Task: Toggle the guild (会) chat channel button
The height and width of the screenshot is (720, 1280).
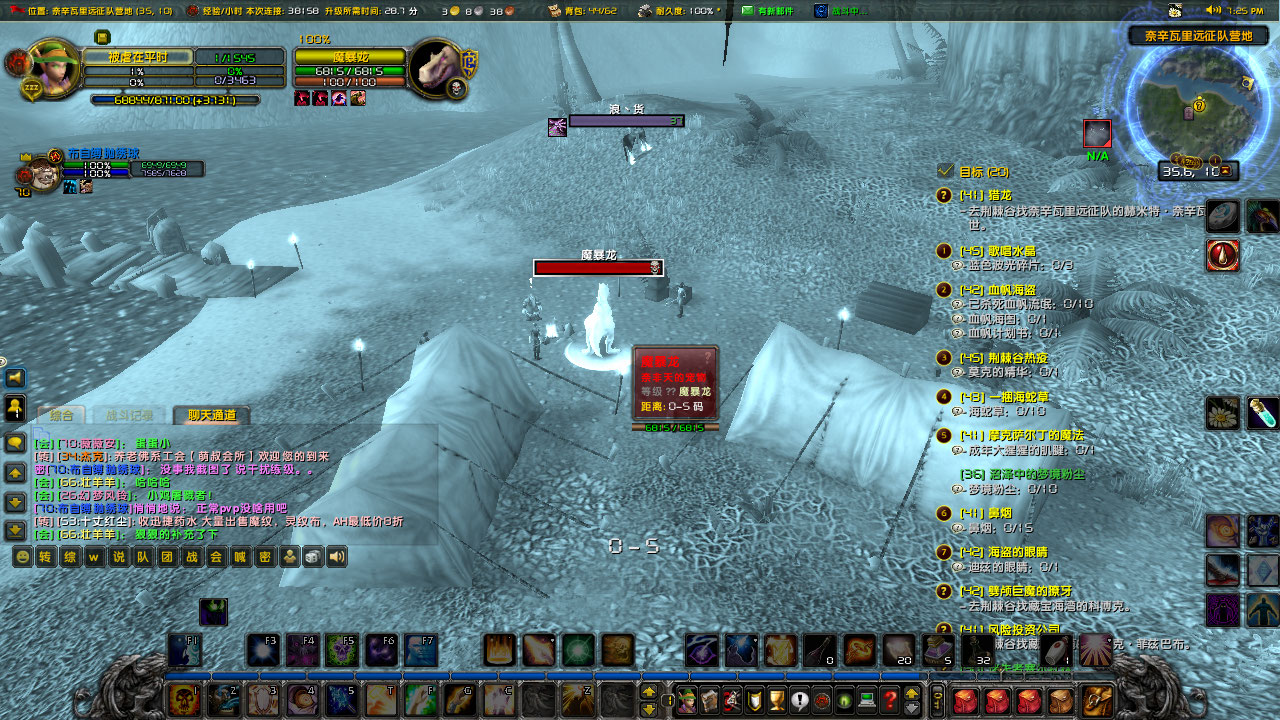Action: 217,556
